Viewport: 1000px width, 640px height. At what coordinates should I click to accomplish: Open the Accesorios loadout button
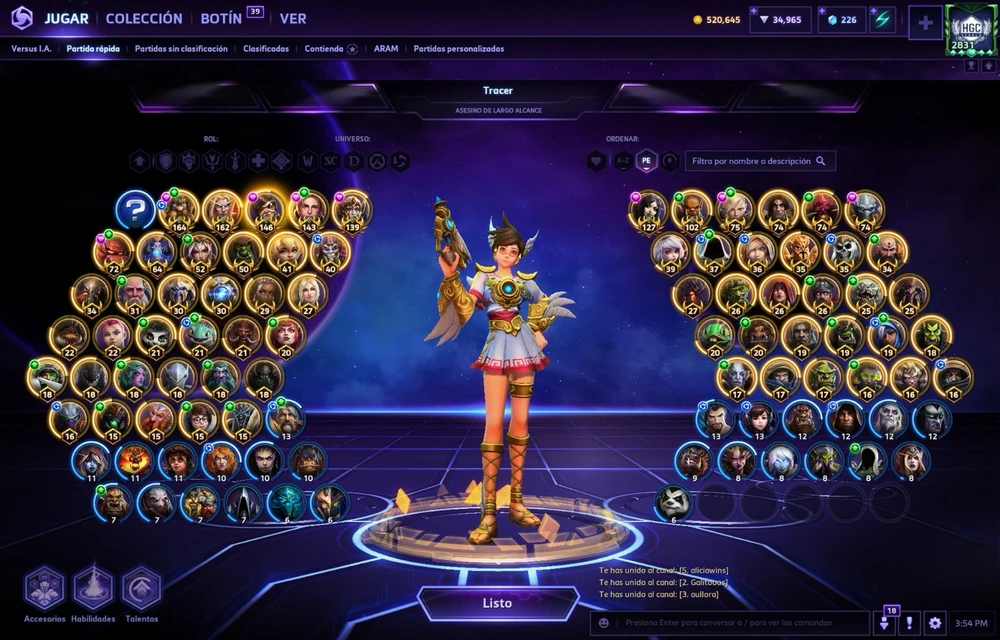point(44,590)
